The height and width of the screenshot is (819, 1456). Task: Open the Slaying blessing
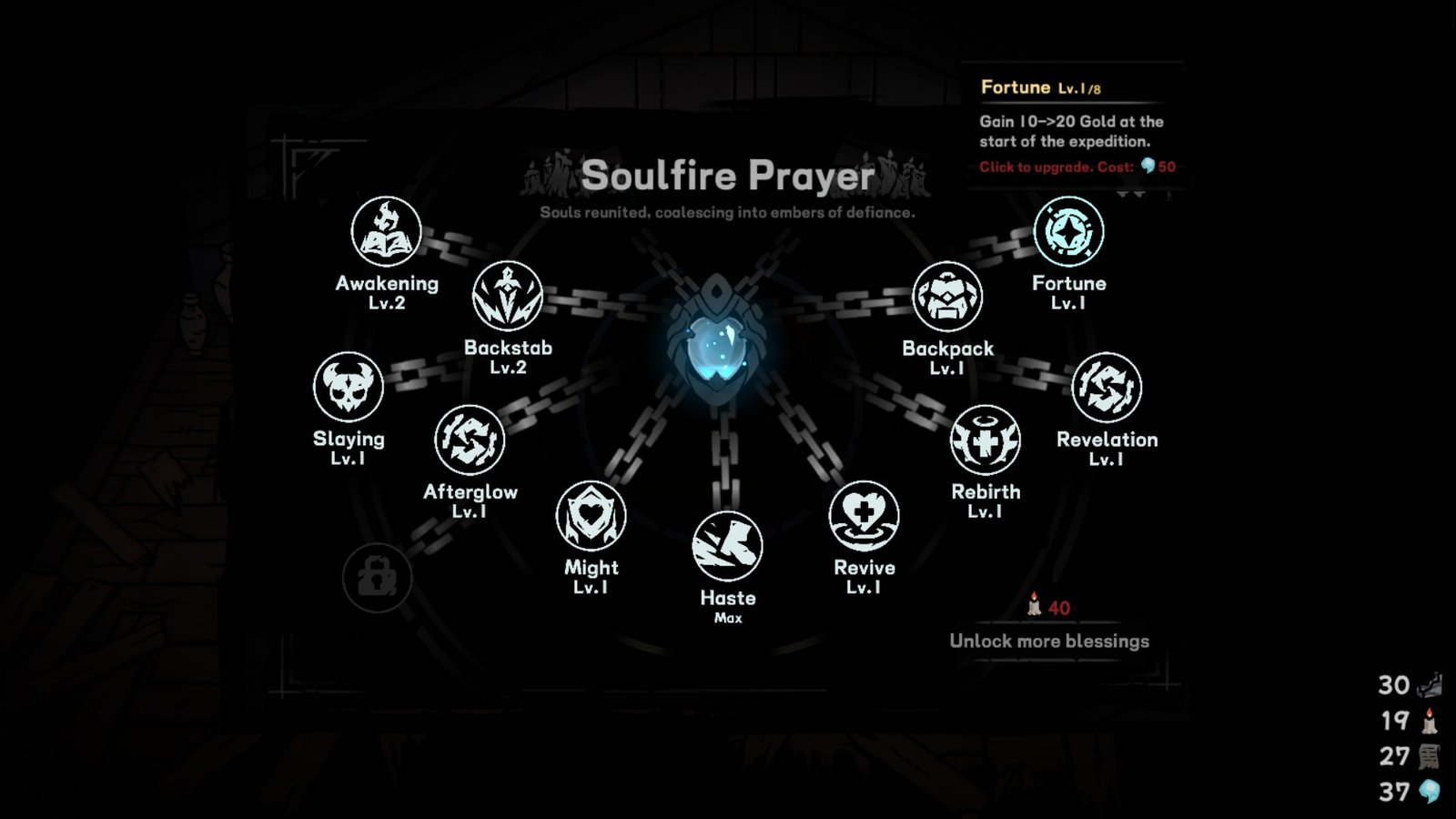(349, 387)
